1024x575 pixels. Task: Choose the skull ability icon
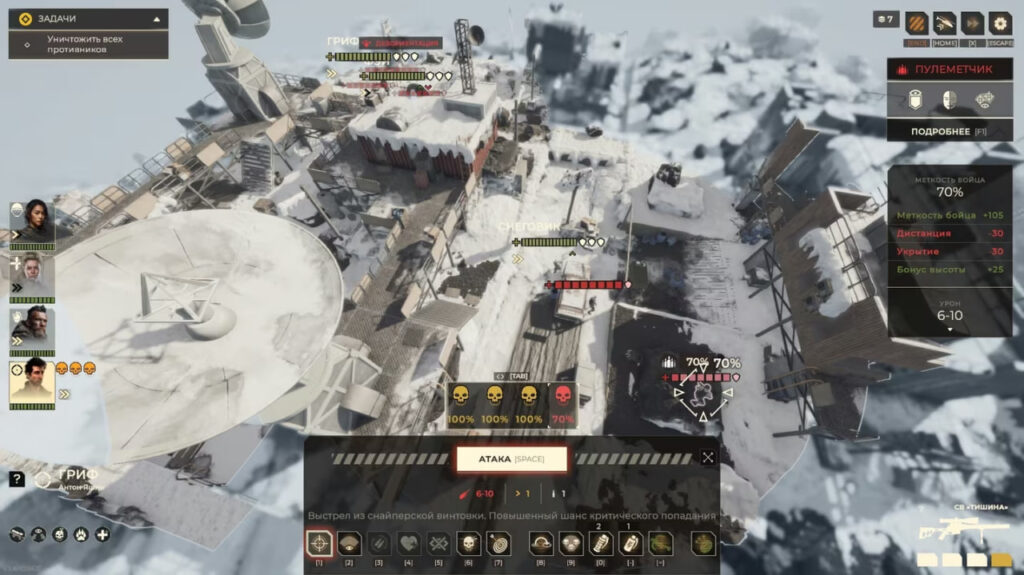467,543
